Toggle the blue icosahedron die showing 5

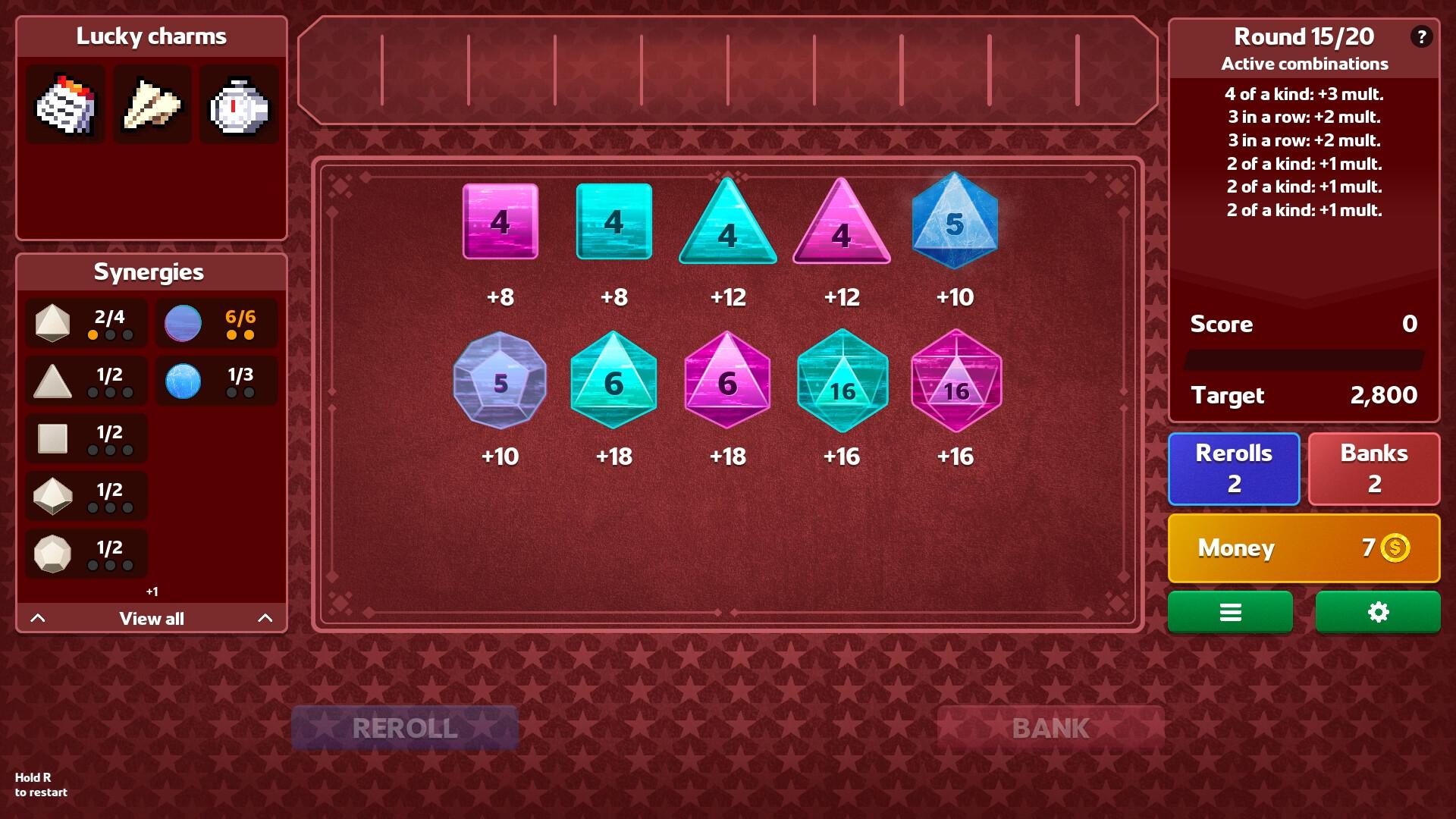click(954, 220)
